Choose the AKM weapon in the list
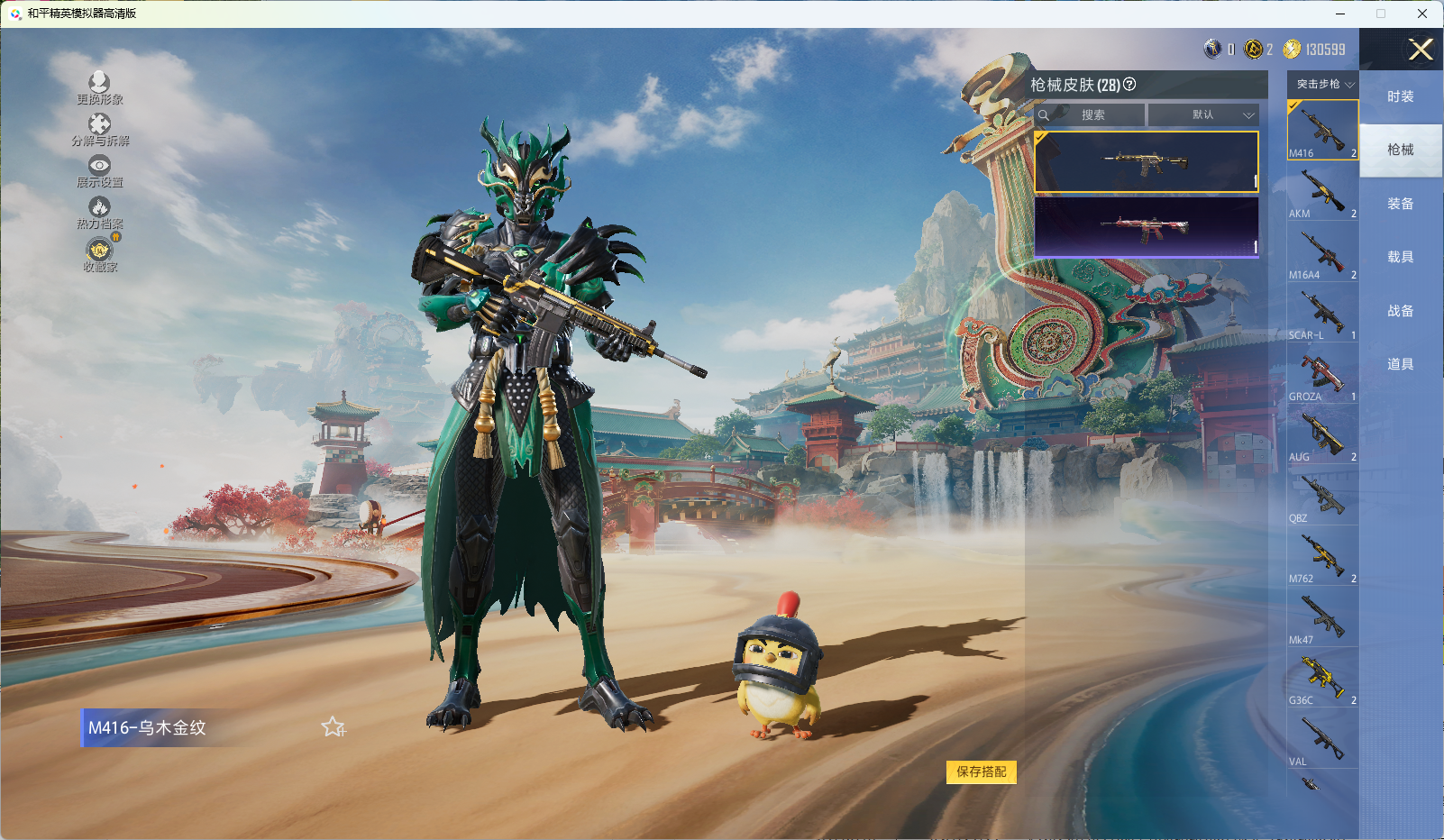 coord(1322,192)
